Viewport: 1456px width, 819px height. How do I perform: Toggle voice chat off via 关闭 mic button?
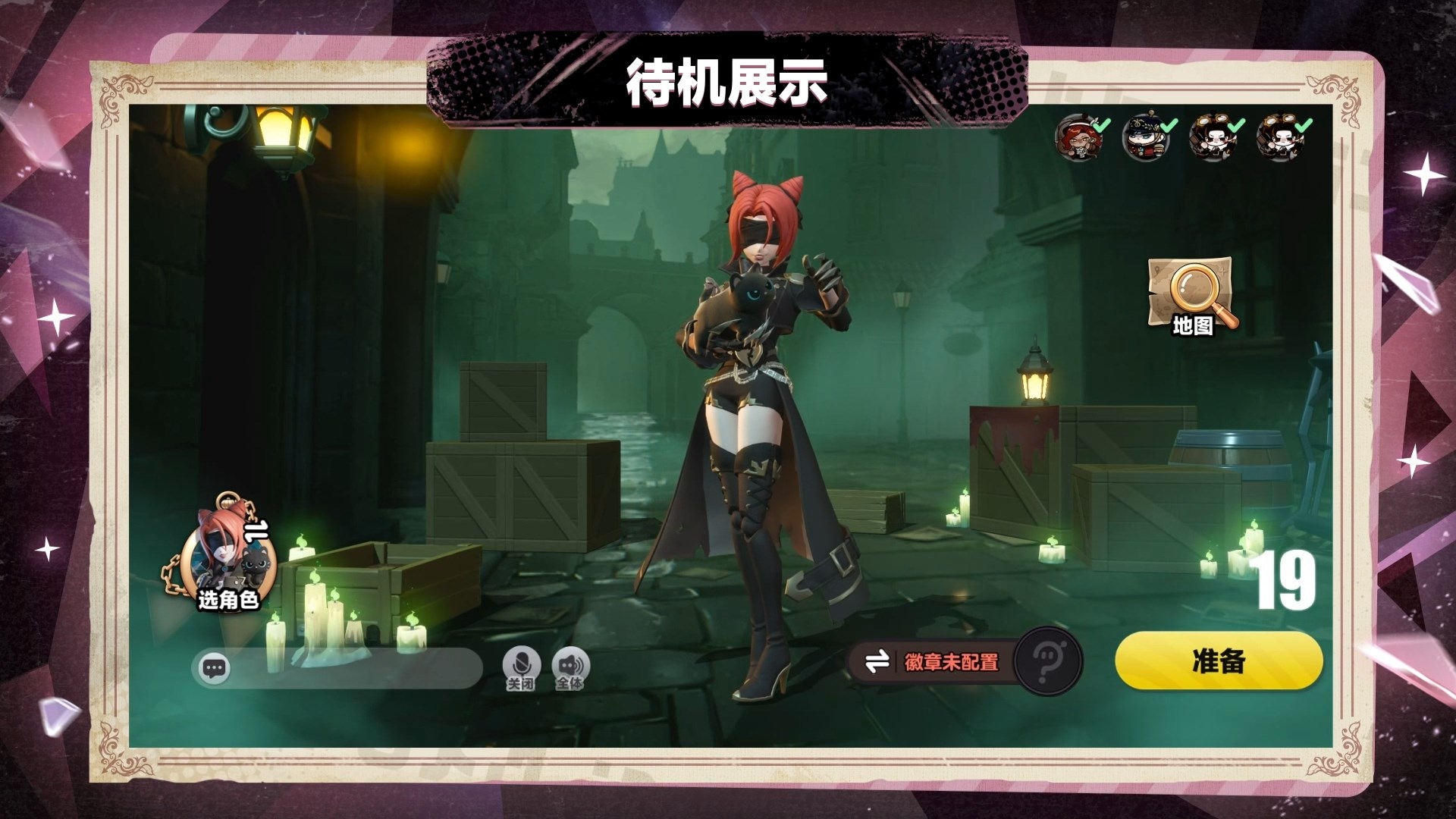523,661
